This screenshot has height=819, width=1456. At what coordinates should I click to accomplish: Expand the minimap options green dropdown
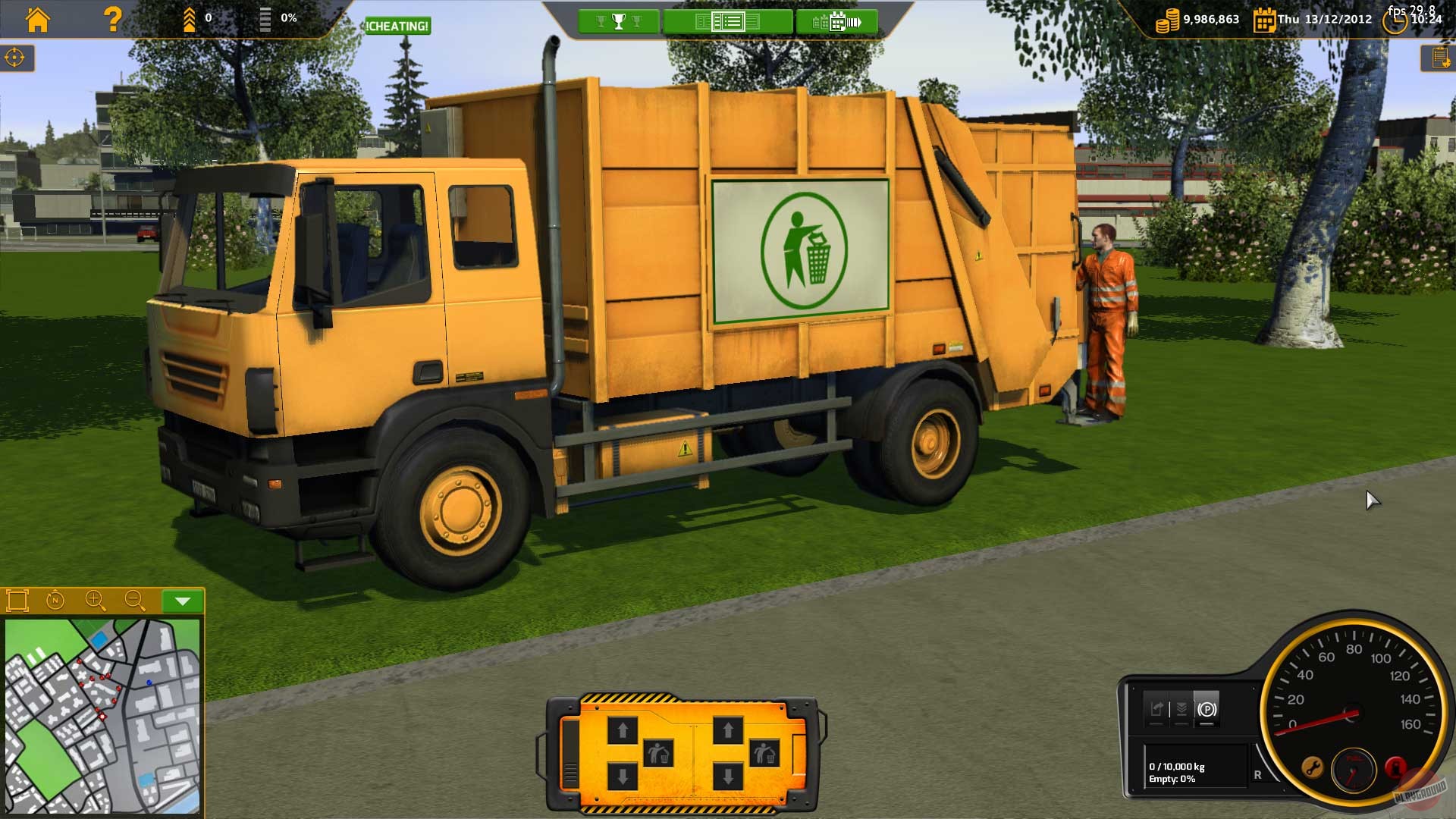click(x=180, y=600)
